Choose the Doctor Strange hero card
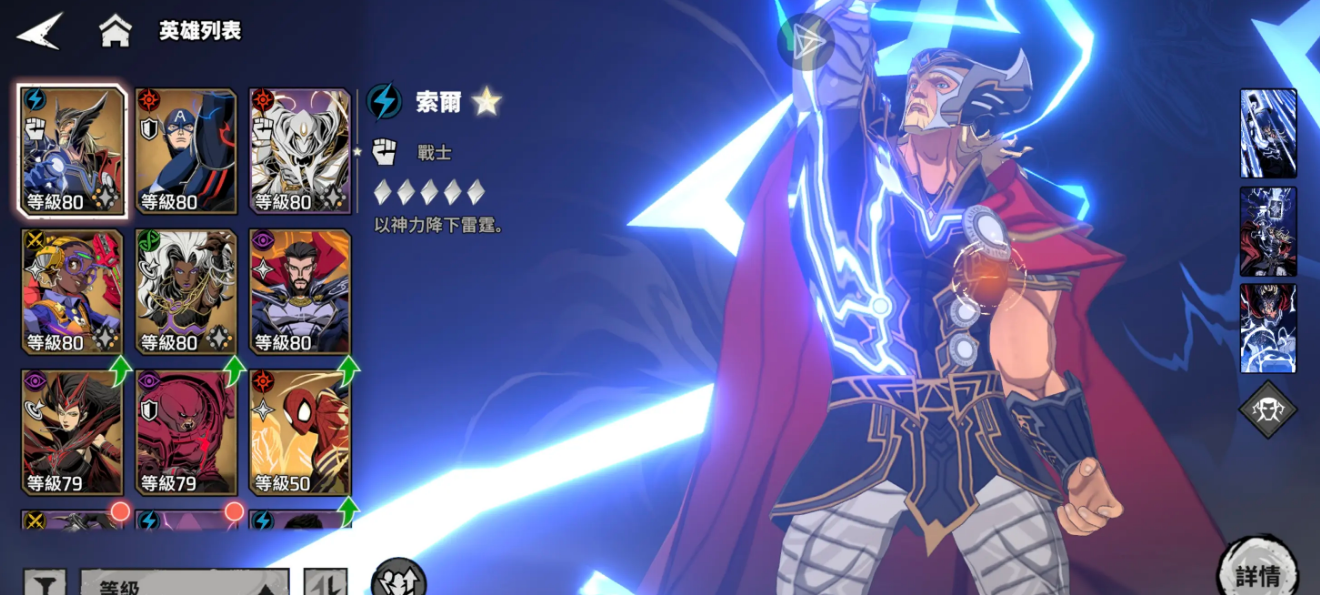The width and height of the screenshot is (1320, 595). click(300, 292)
